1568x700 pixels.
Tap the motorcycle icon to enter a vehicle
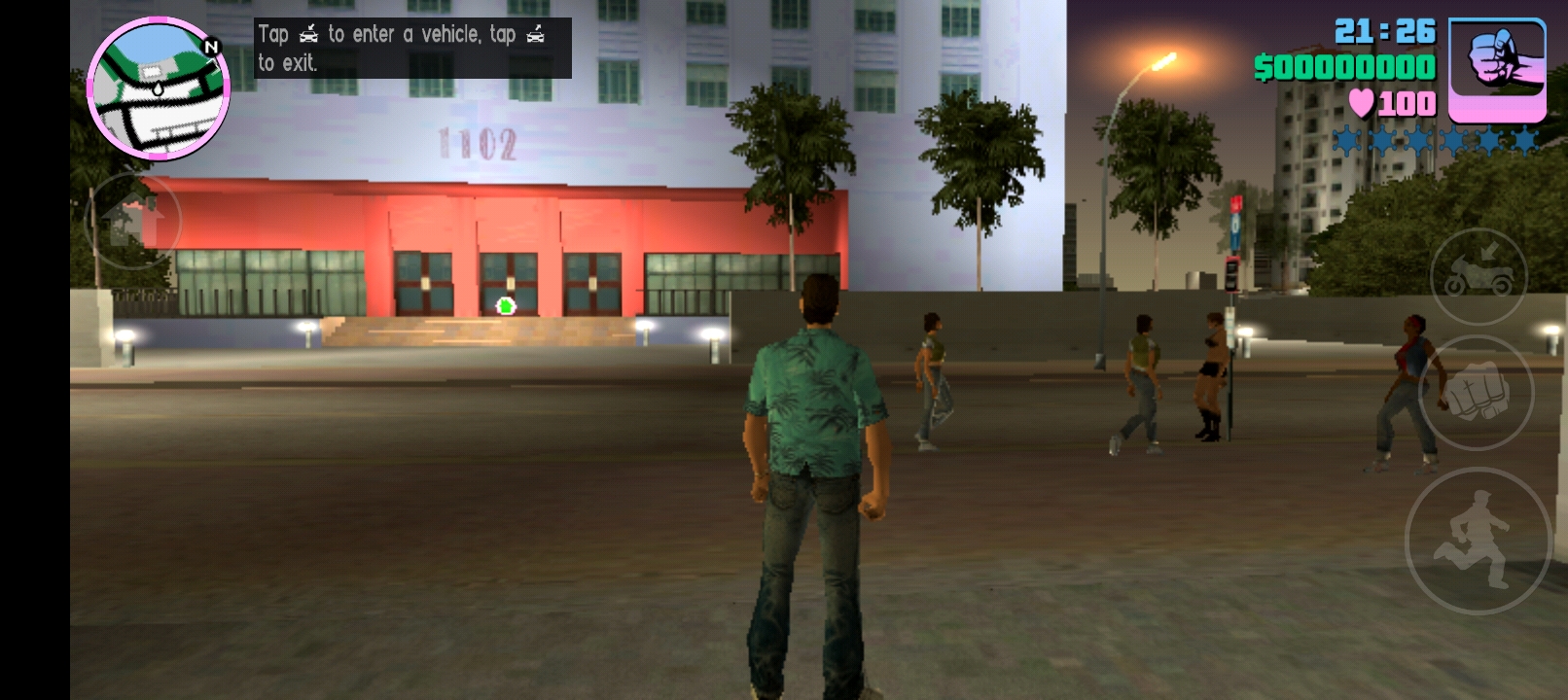tap(1478, 274)
